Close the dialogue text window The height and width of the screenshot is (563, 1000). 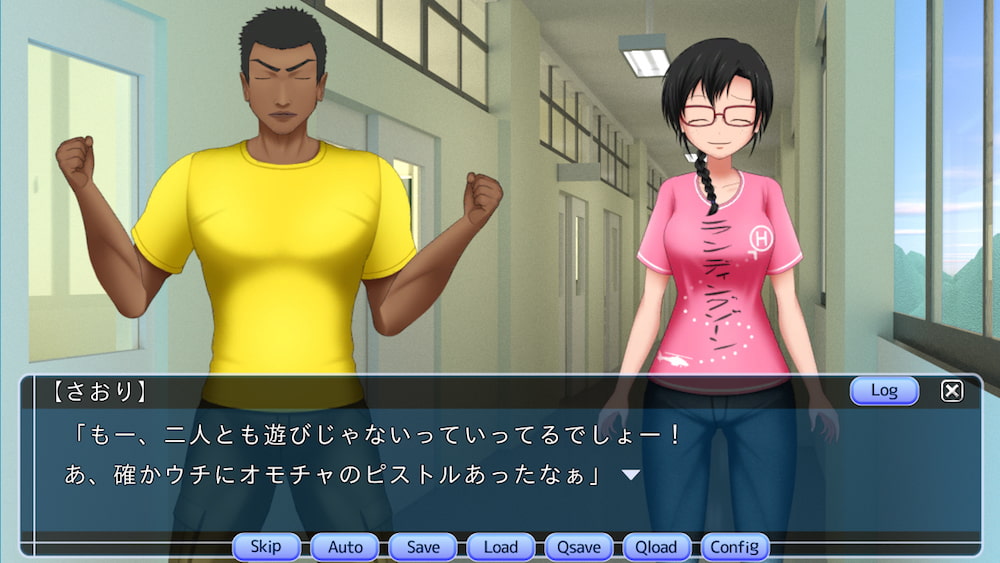[952, 391]
